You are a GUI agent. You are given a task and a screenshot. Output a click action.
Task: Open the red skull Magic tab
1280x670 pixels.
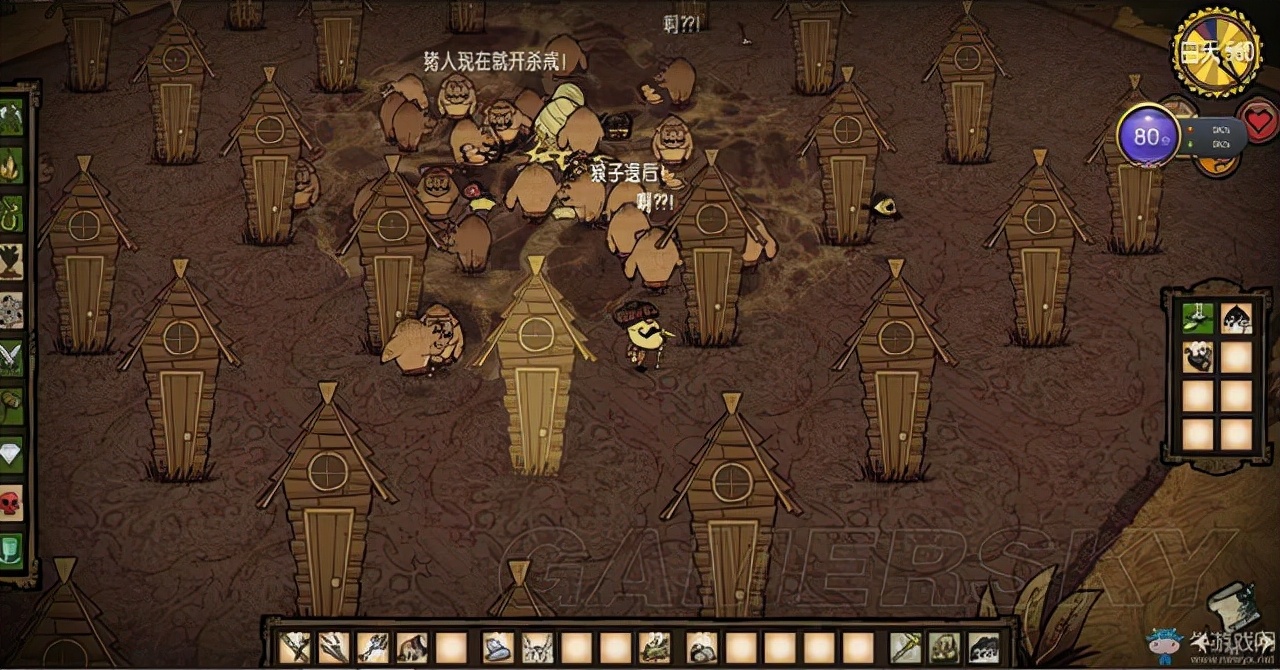pos(12,500)
